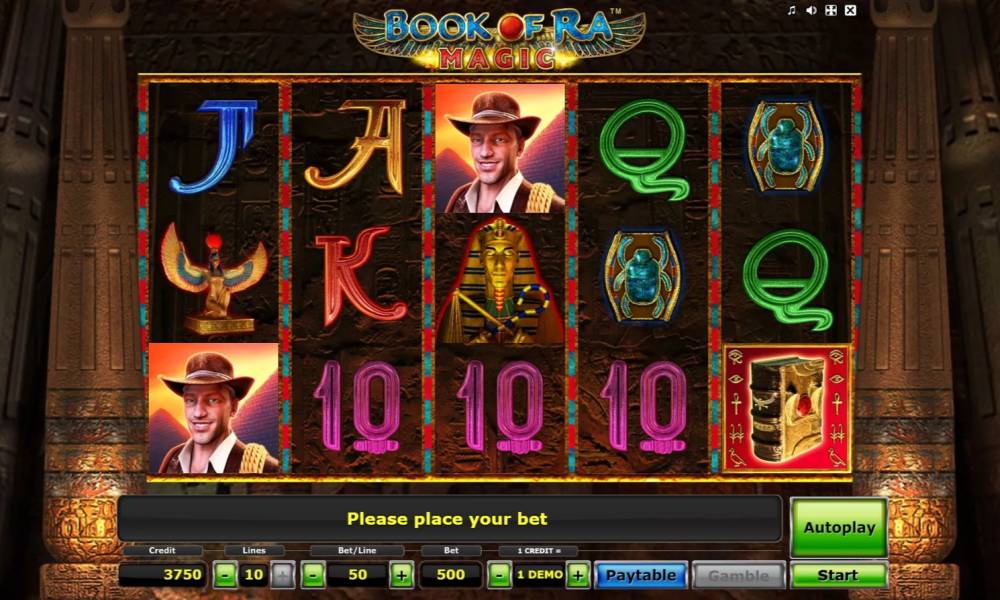This screenshot has width=1000, height=600.
Task: Decrease the number of Lines
Action: [226, 575]
